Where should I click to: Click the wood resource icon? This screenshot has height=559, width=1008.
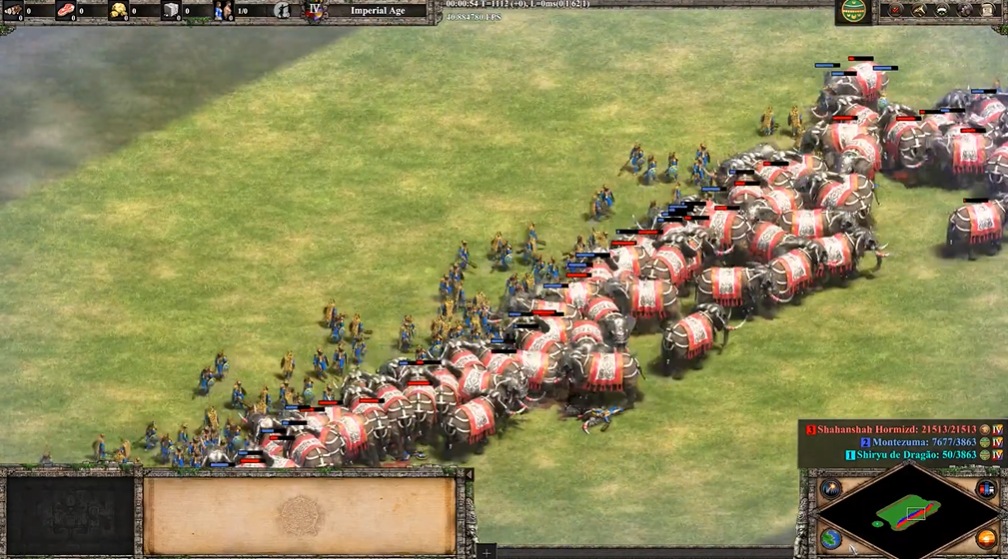tap(13, 11)
